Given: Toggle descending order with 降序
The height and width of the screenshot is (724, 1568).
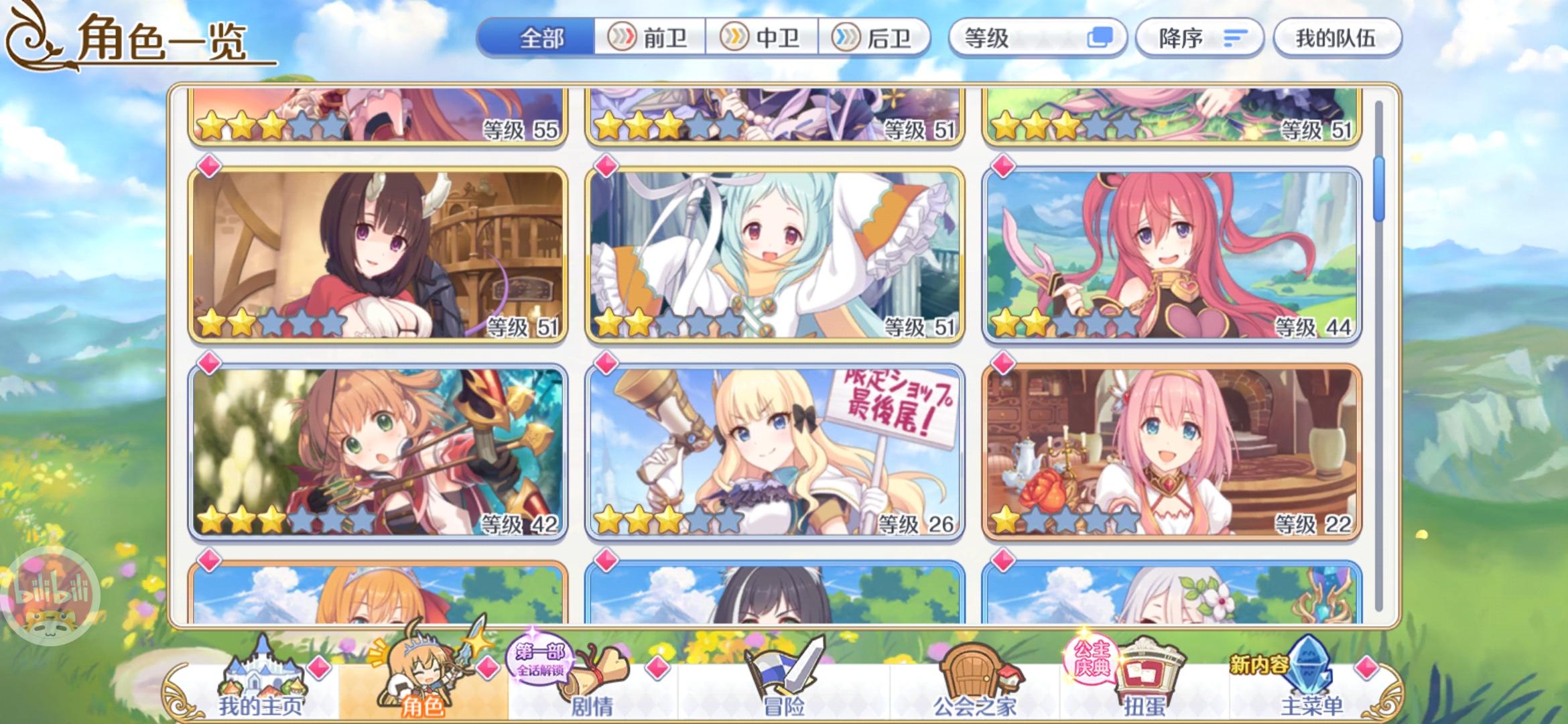Looking at the screenshot, I should (1199, 38).
